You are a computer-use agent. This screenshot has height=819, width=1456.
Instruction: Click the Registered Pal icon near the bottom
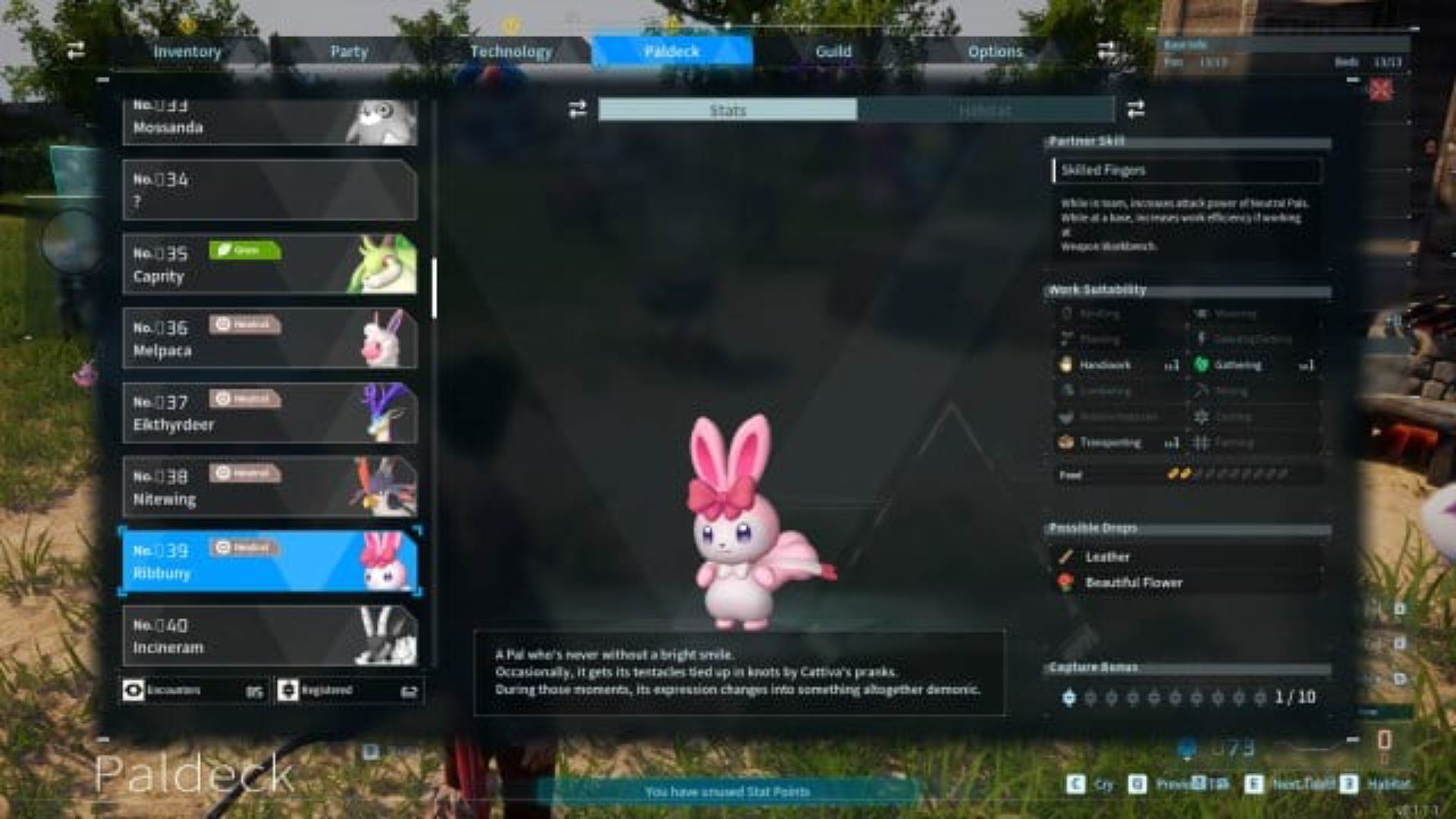click(290, 691)
